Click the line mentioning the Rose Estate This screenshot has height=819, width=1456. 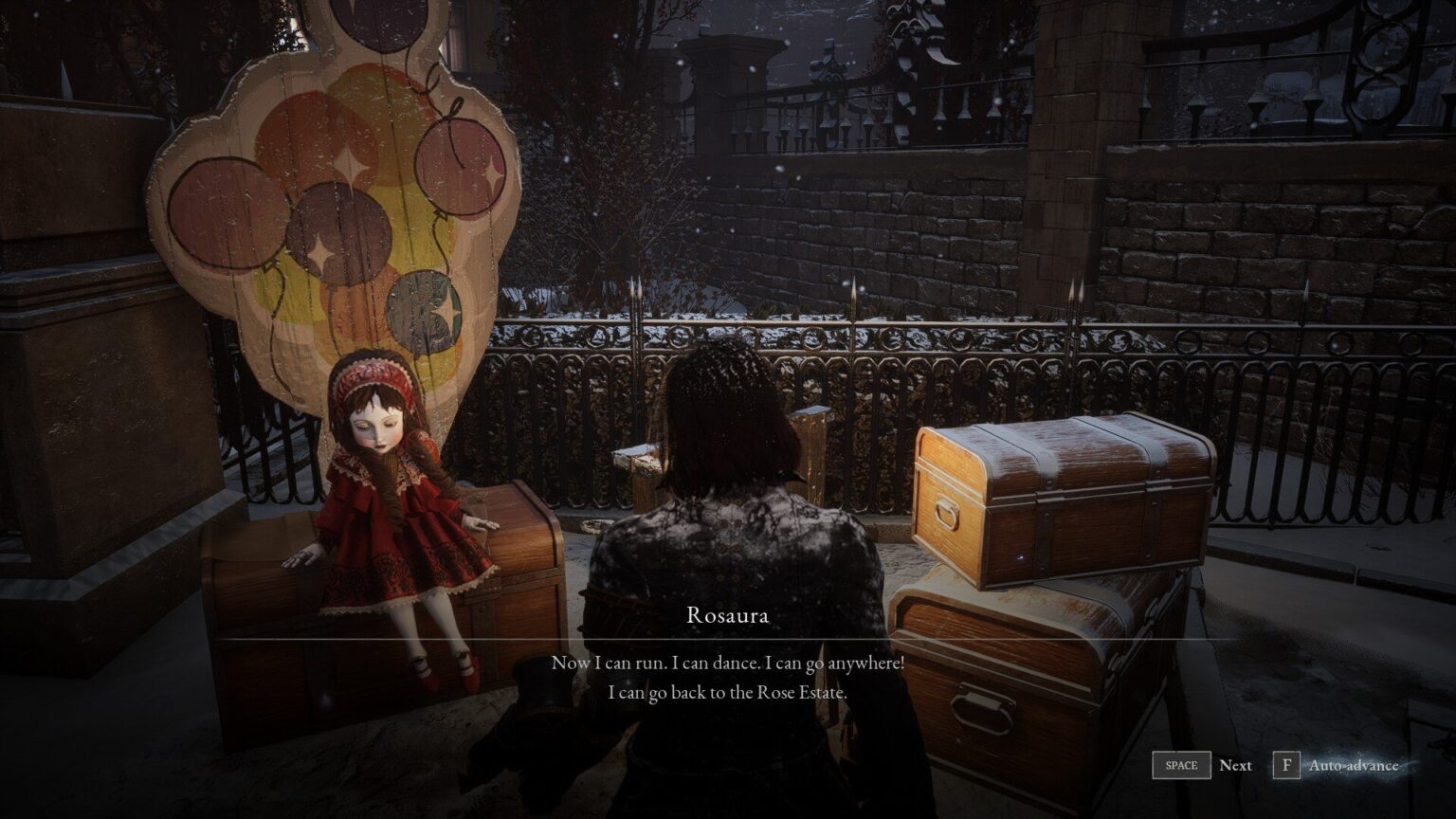(725, 693)
